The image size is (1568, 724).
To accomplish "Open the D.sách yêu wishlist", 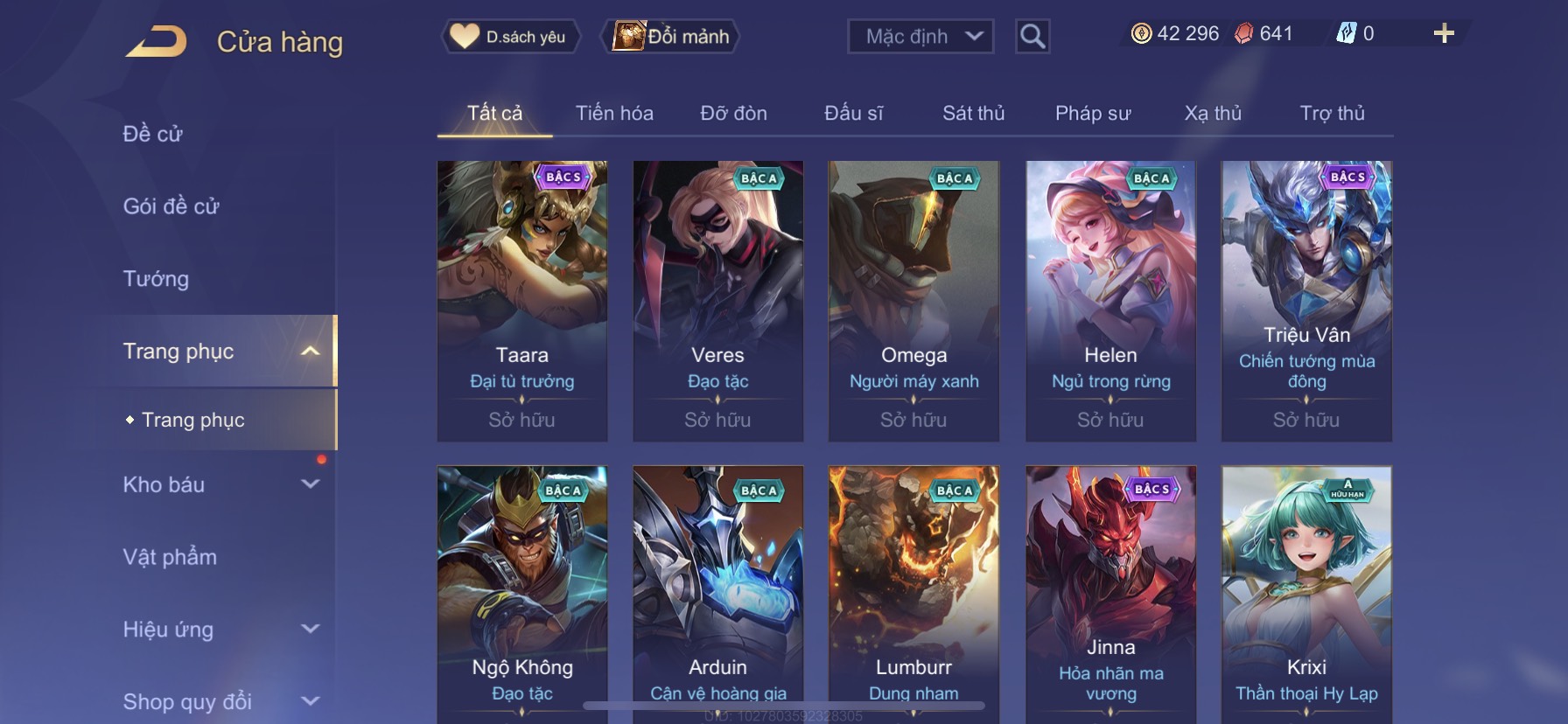I will [x=509, y=37].
